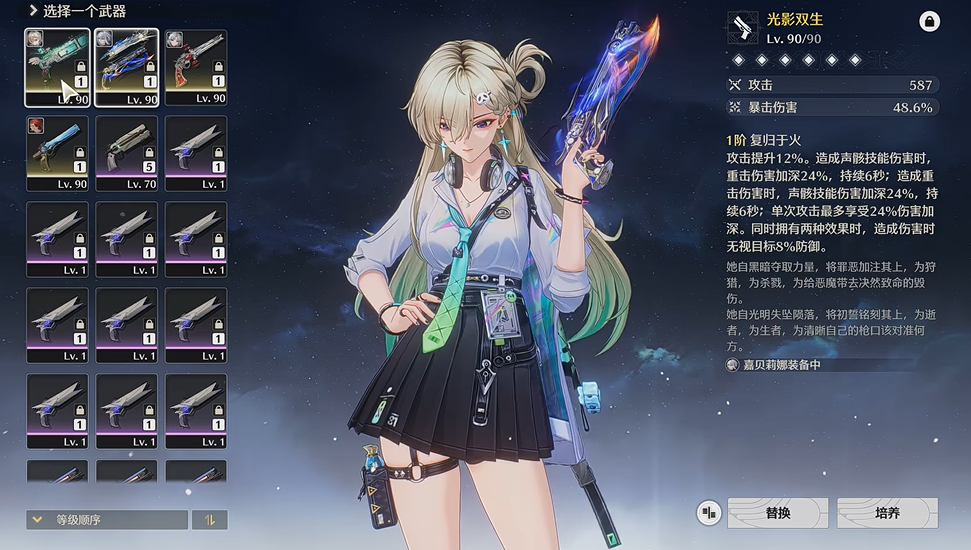Open the weapon comparison round icon
971x550 pixels.
click(709, 513)
